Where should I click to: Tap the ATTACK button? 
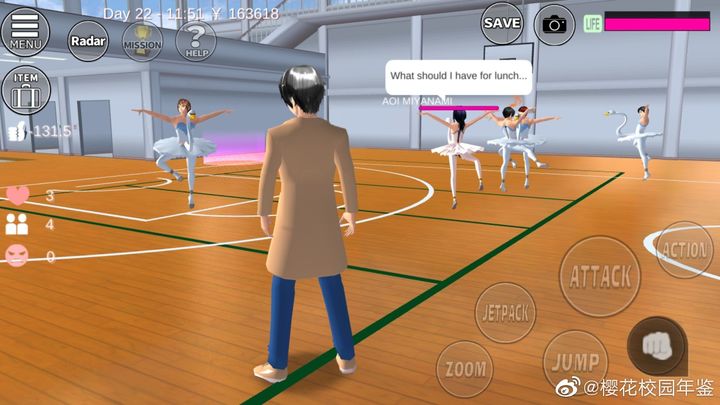pos(600,277)
